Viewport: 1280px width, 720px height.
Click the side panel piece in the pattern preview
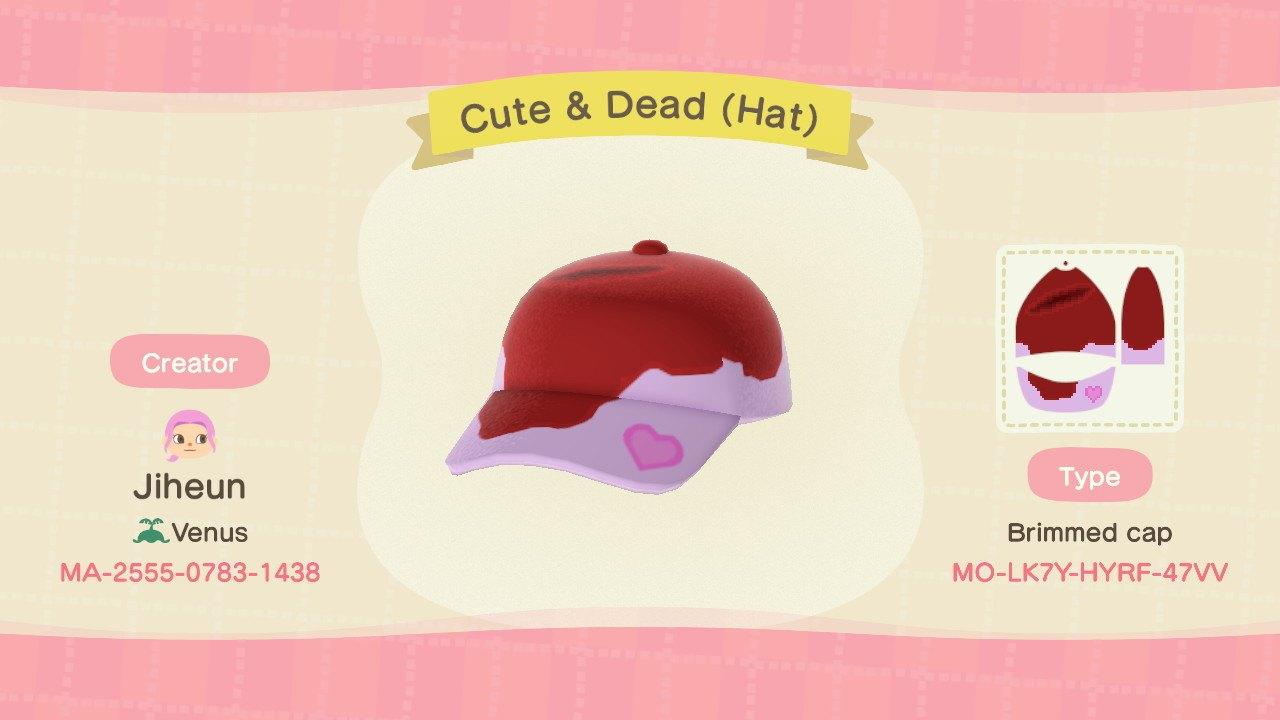pyautogui.click(x=1140, y=310)
